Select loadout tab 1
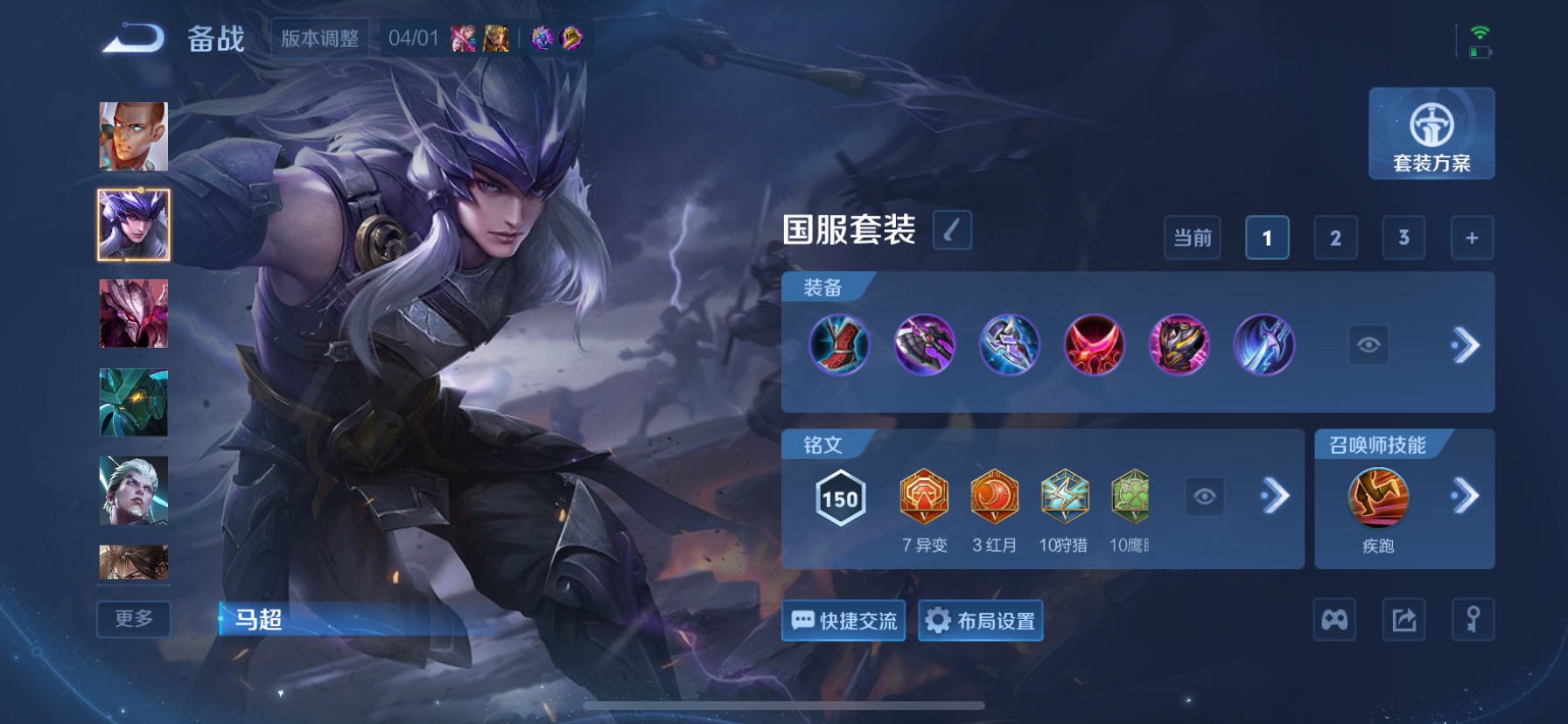1568x724 pixels. click(1266, 237)
